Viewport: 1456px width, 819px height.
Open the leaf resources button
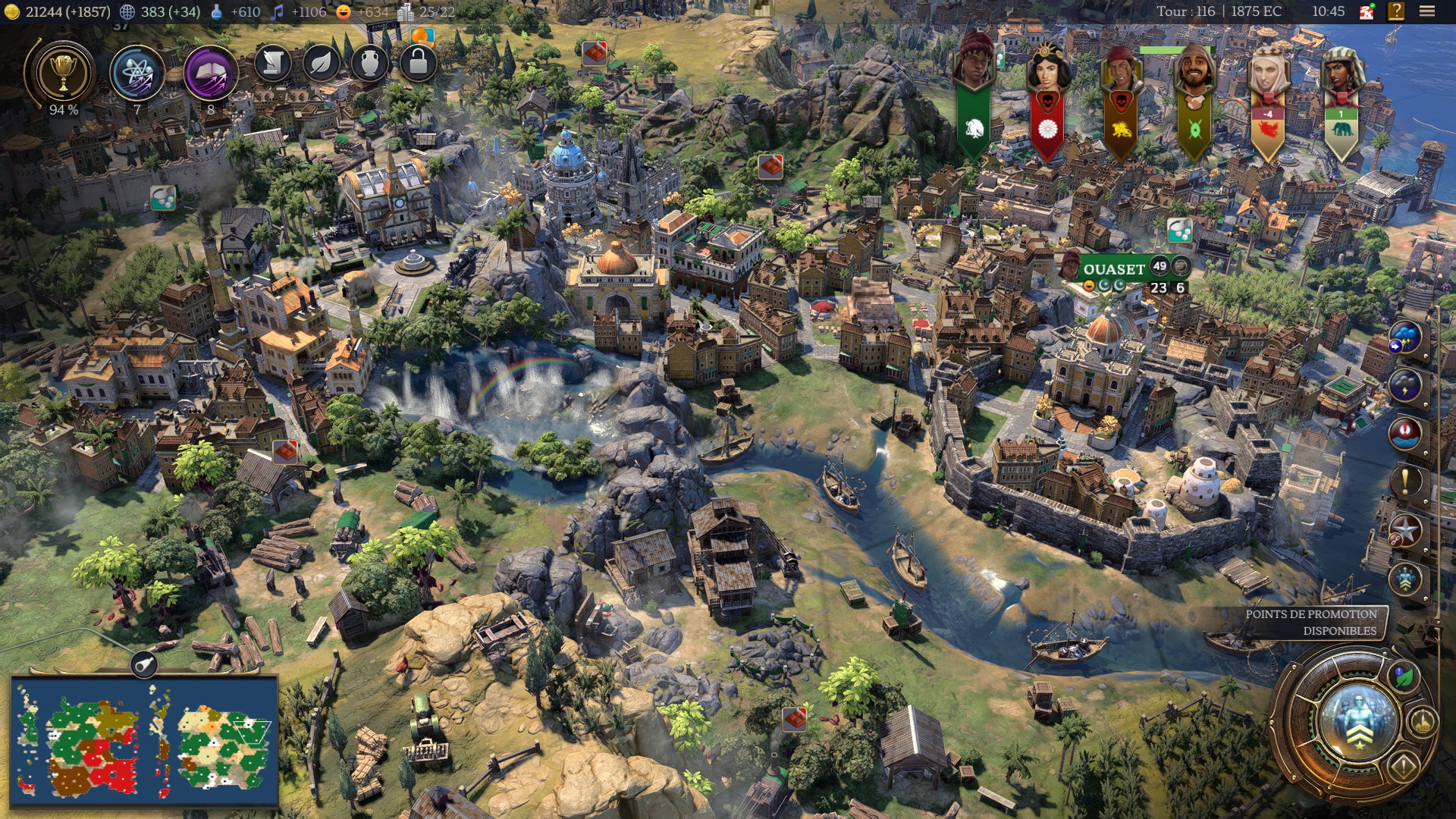(321, 64)
